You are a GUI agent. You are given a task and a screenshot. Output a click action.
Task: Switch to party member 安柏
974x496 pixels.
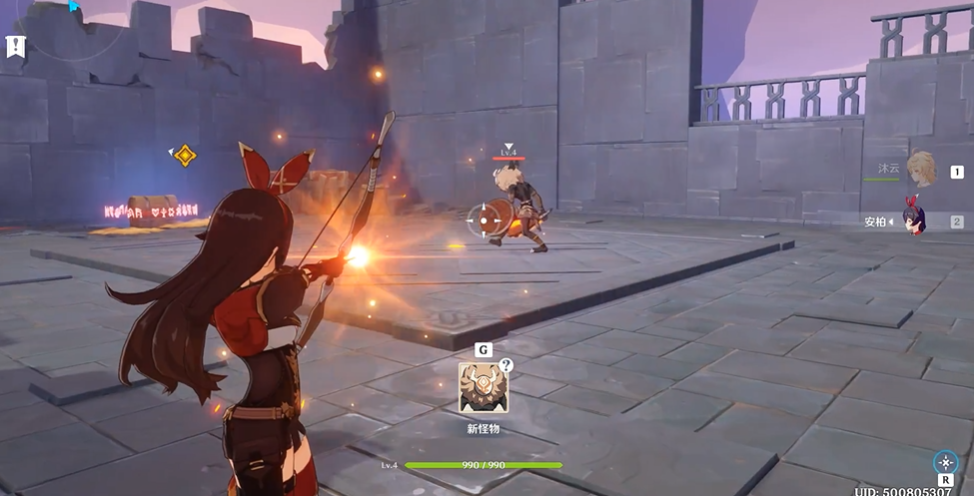[913, 220]
